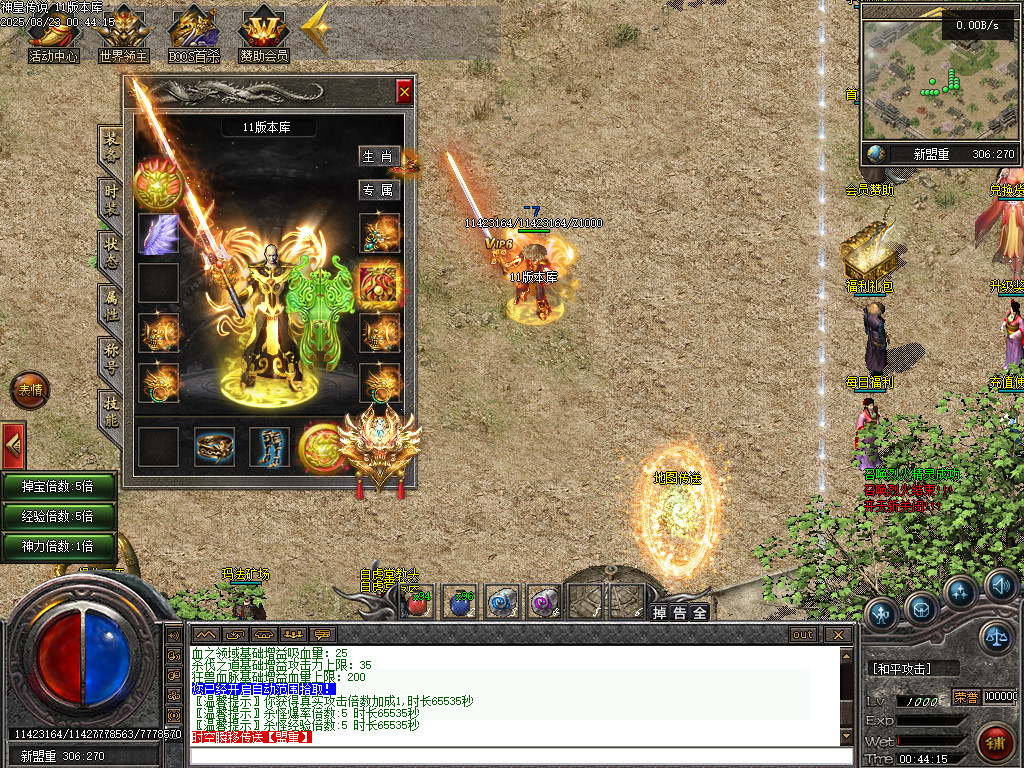Open the 表情 emote button

[x=29, y=391]
